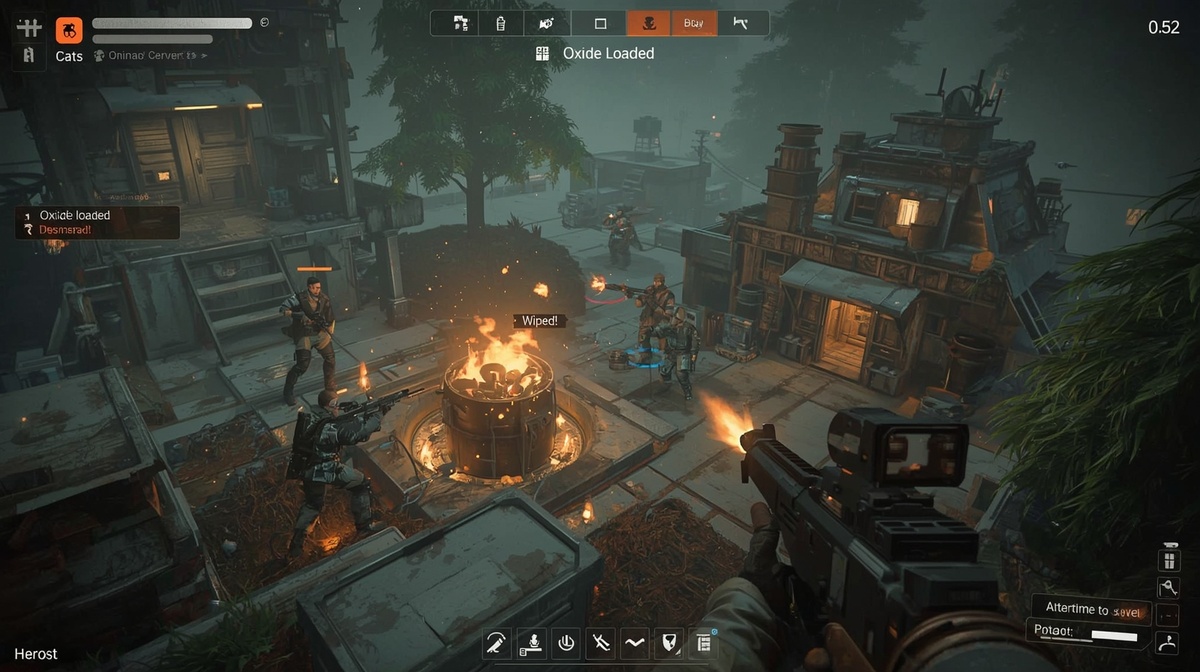Click the key icon on right panel
The image size is (1200, 672).
[x=1167, y=587]
